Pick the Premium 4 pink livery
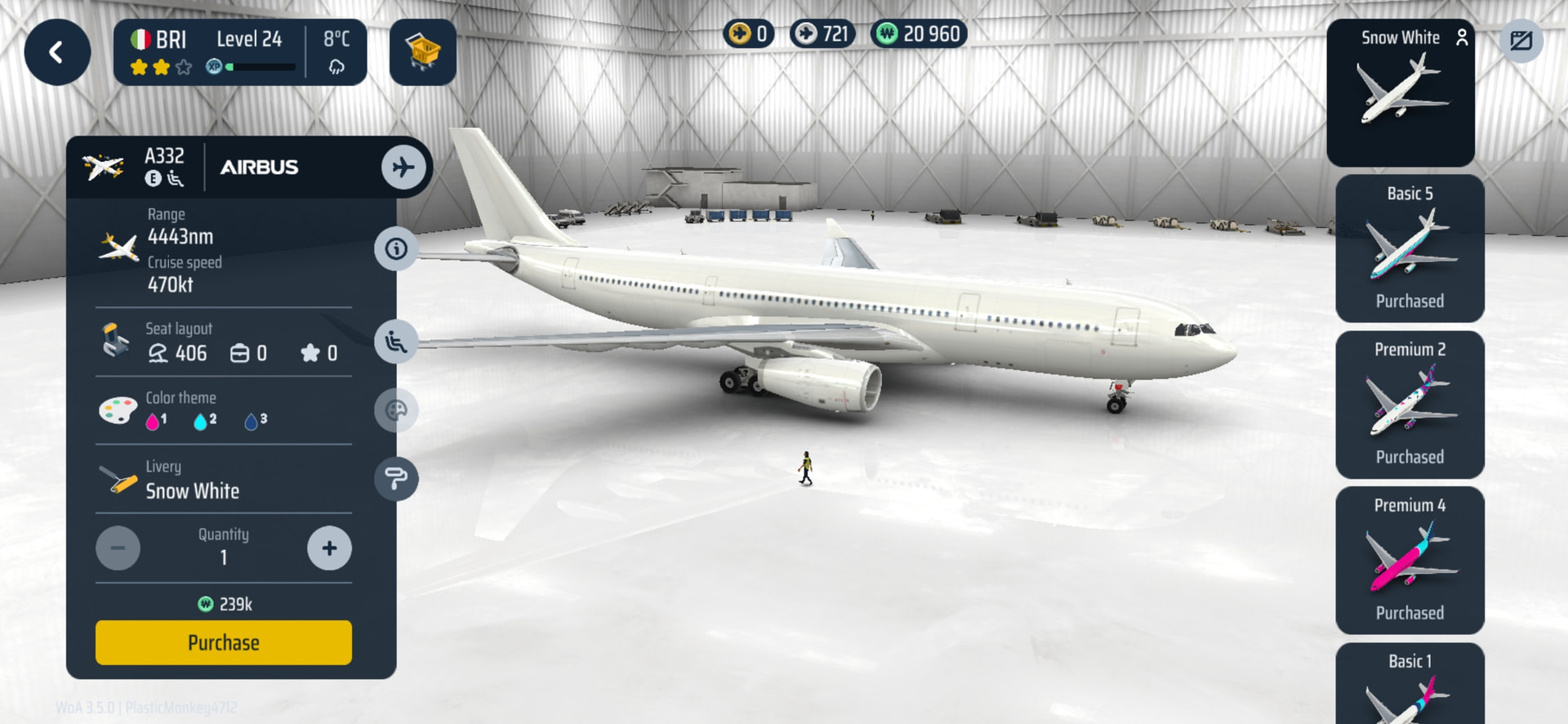The image size is (1568, 724). tap(1410, 561)
